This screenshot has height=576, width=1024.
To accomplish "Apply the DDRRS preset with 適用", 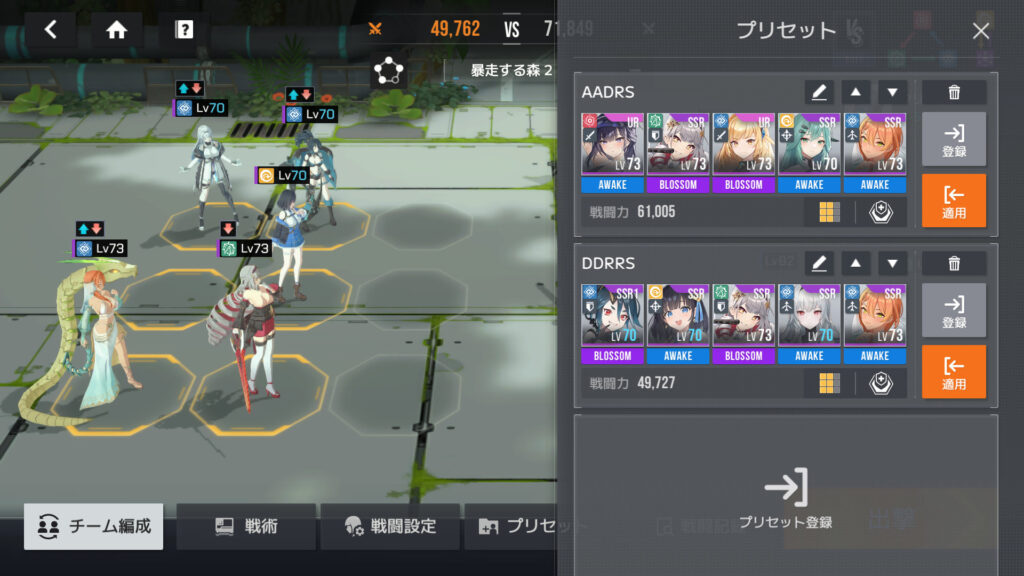I will [x=954, y=371].
